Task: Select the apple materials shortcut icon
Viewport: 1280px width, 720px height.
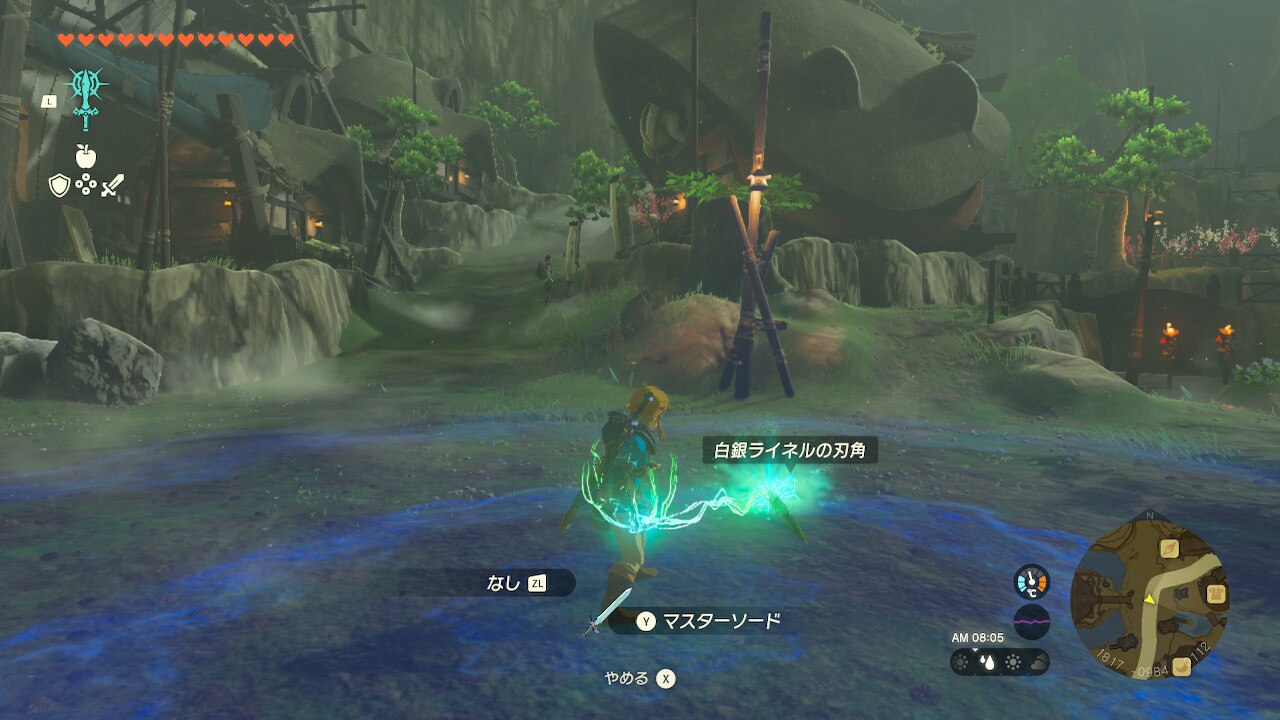Action: tap(85, 156)
